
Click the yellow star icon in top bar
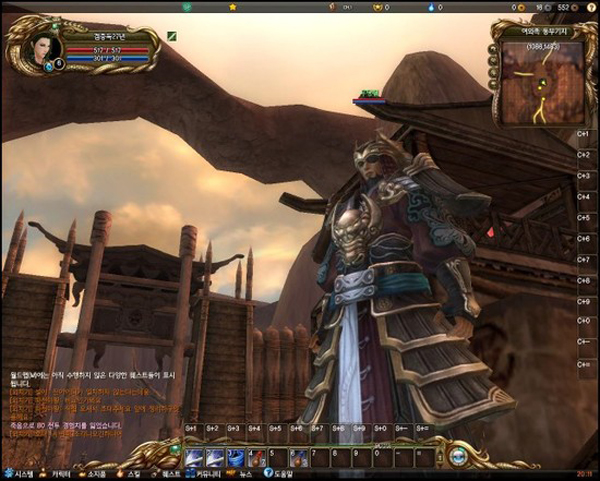click(233, 7)
